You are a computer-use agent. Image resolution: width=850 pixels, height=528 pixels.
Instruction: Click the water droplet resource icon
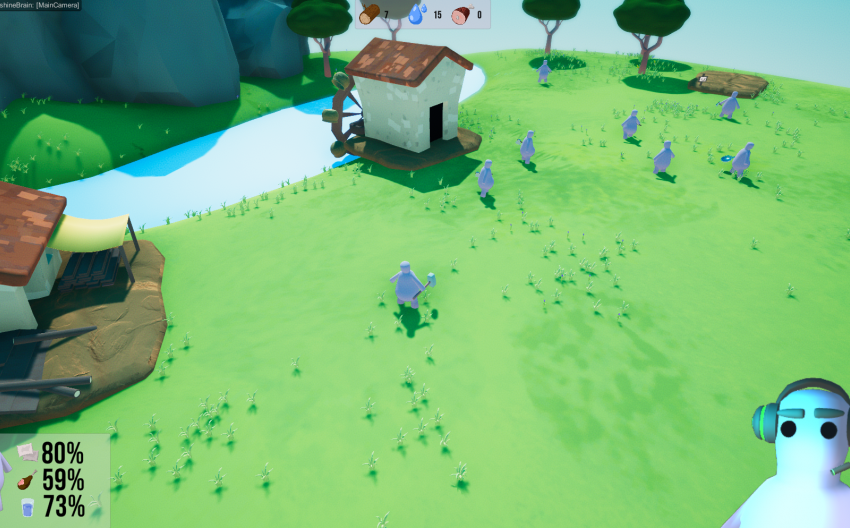417,14
